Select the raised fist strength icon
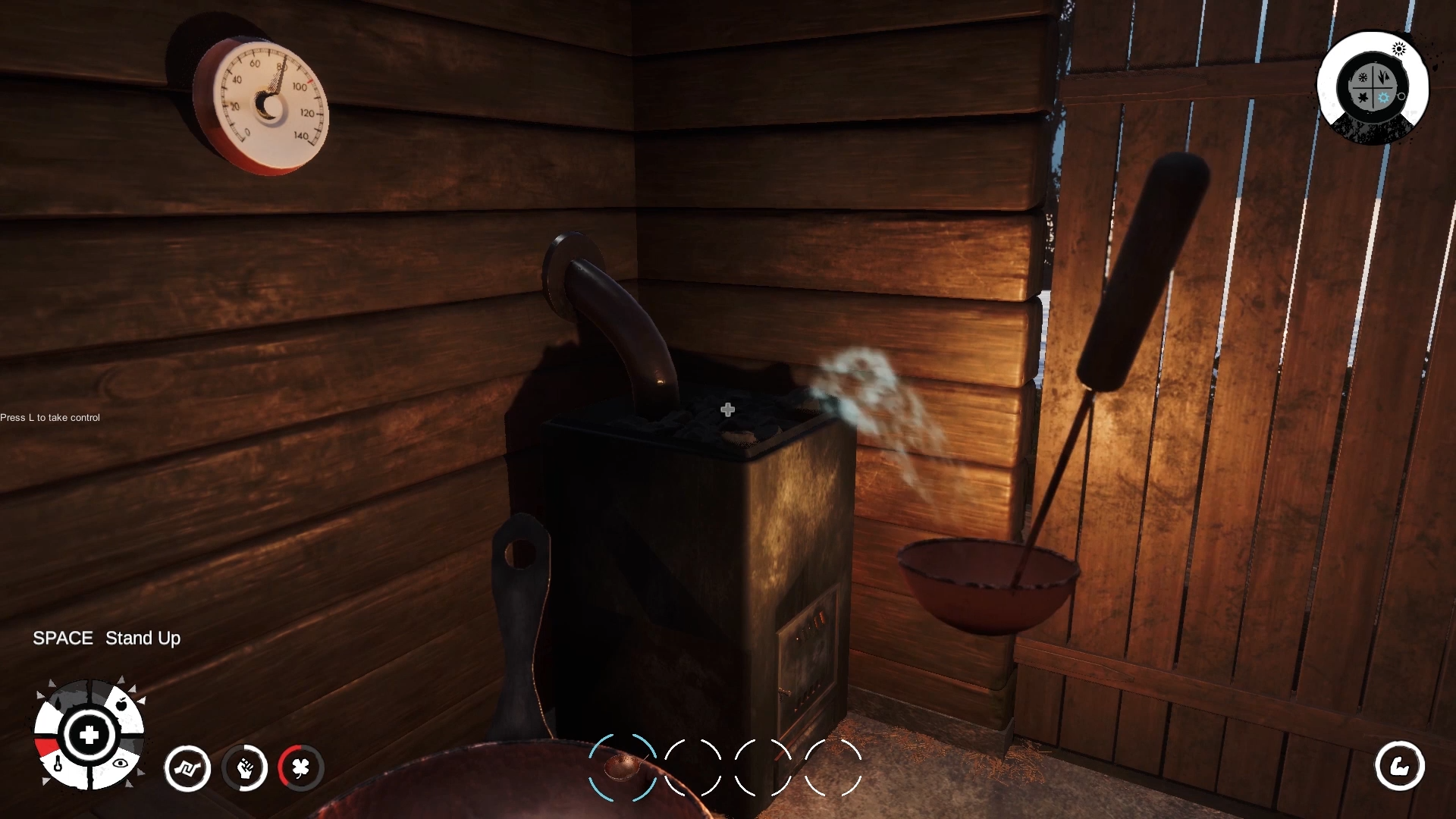1456x819 pixels. click(245, 768)
